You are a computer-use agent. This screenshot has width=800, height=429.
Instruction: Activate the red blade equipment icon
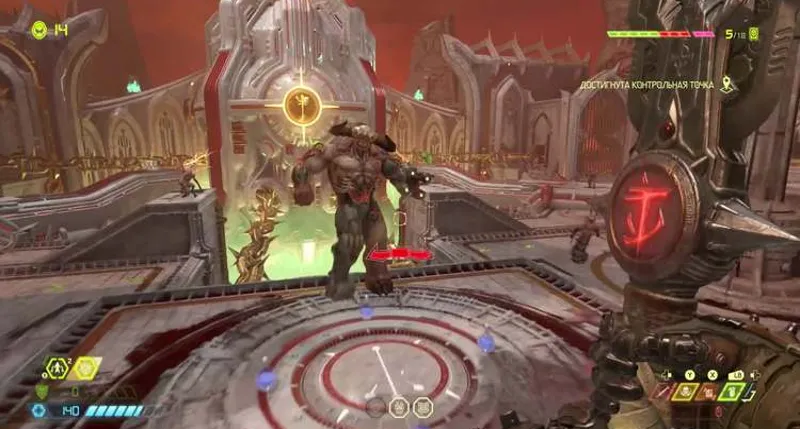point(665,391)
